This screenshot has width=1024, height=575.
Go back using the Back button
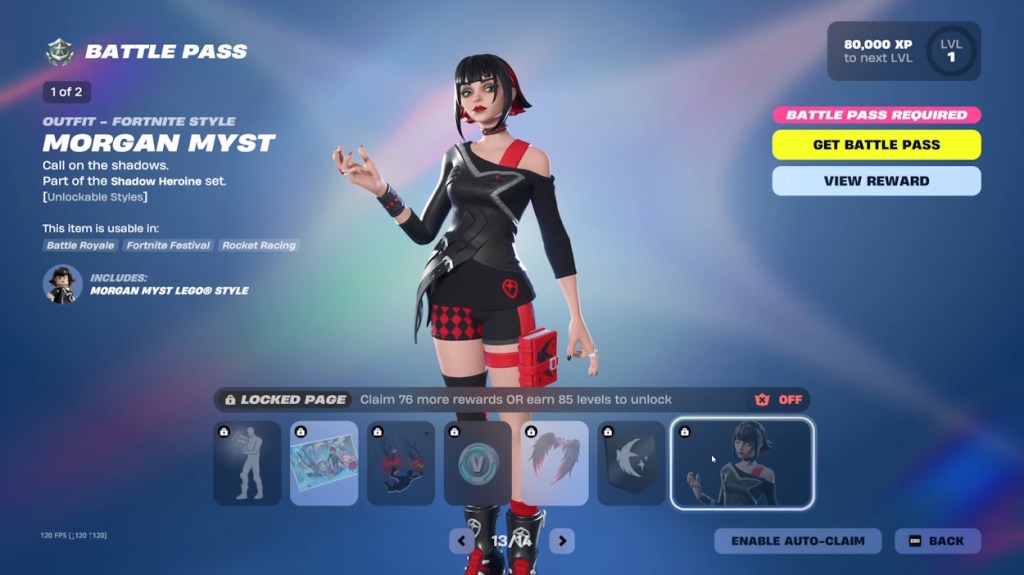(937, 541)
